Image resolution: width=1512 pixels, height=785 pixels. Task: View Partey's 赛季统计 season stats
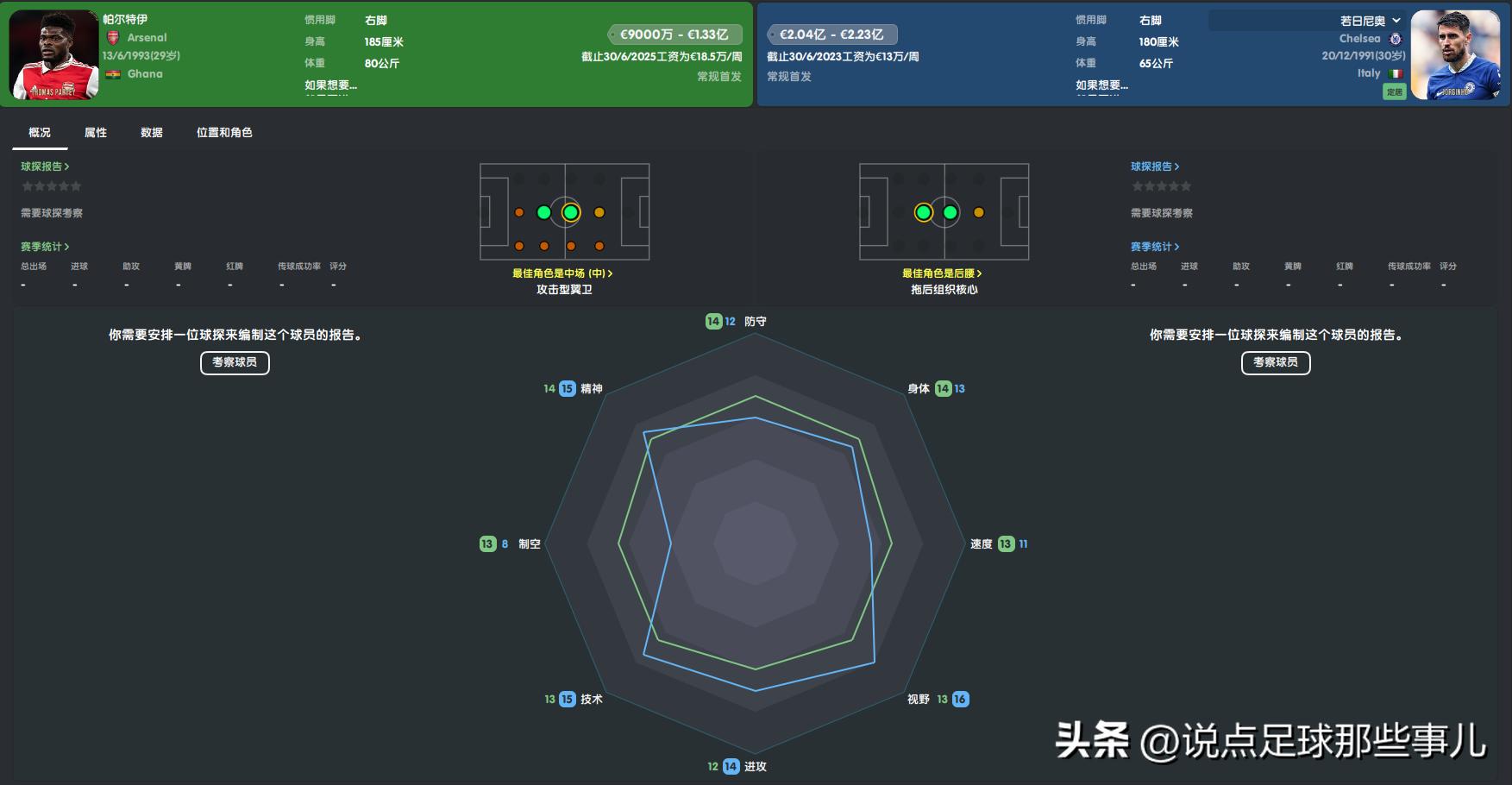coord(45,247)
